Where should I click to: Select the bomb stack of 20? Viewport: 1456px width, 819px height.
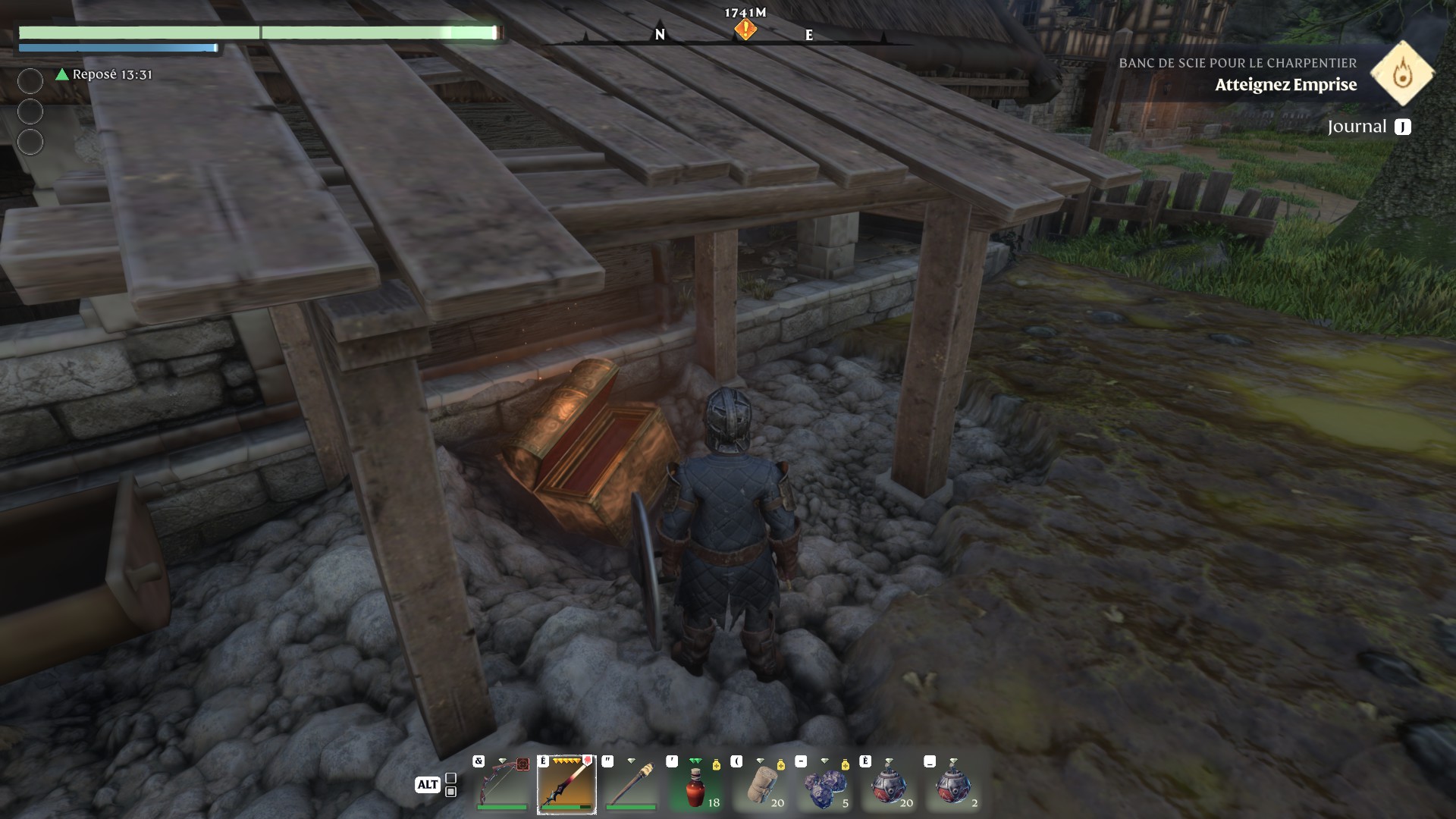pos(888,785)
